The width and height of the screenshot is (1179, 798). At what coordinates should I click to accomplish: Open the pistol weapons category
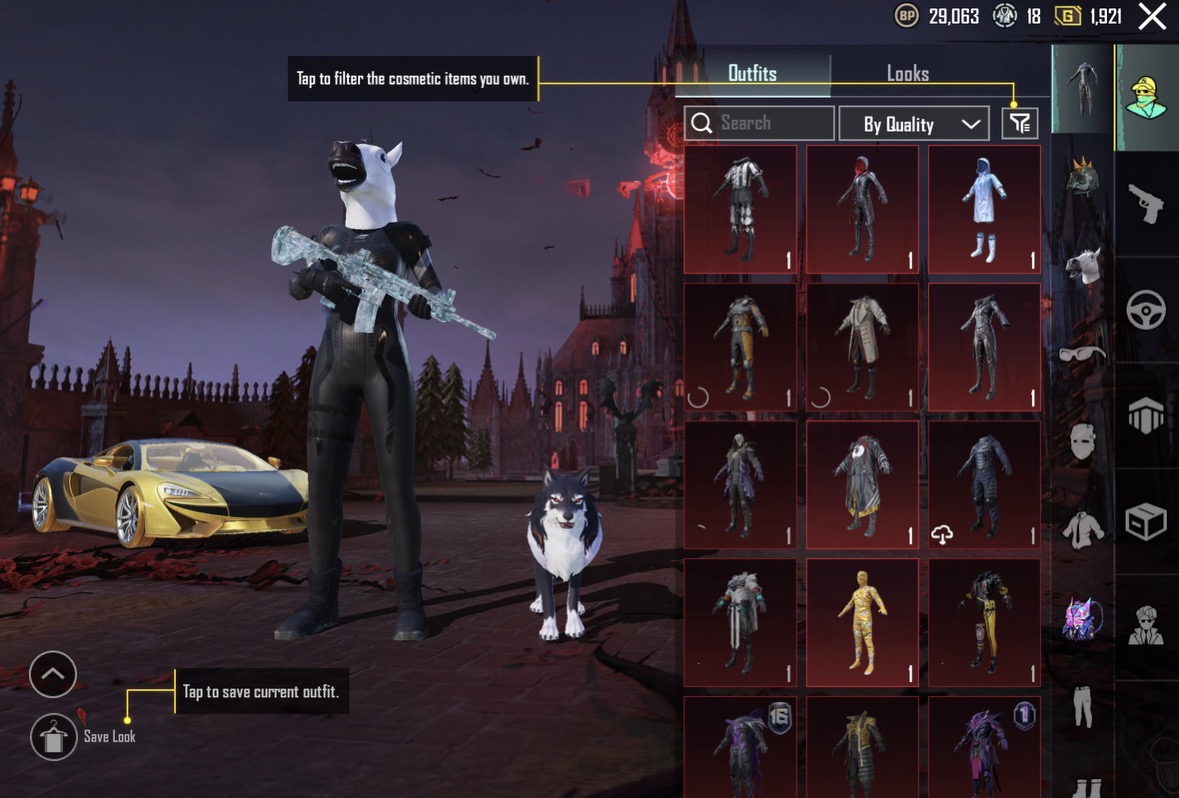coord(1146,204)
